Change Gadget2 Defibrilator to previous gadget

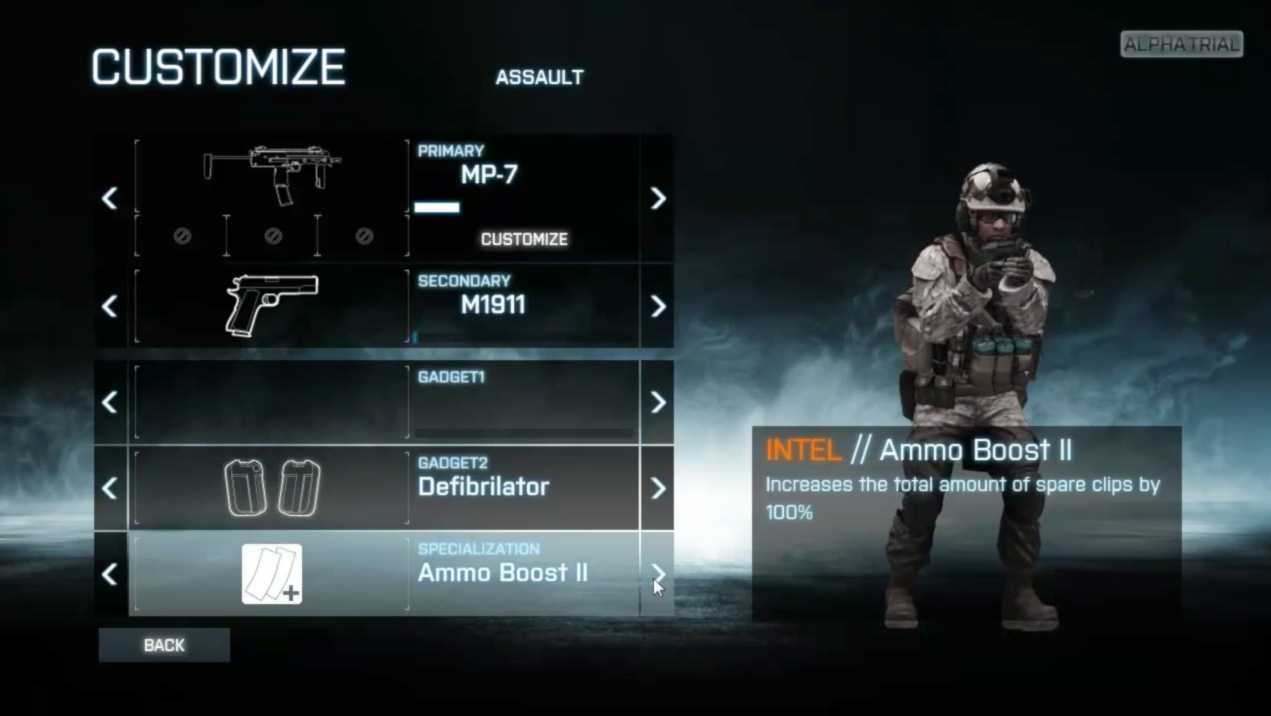pyautogui.click(x=110, y=488)
